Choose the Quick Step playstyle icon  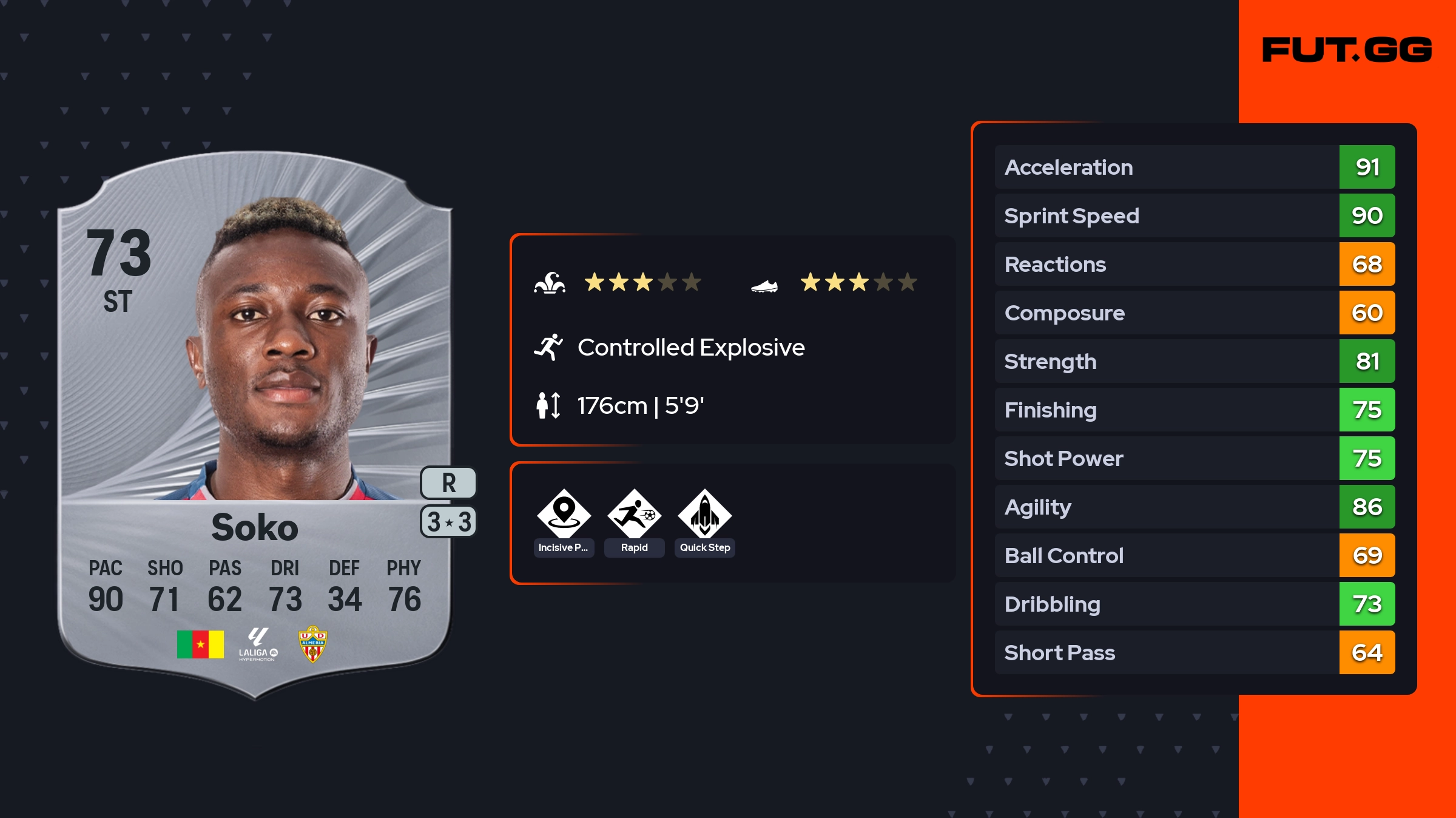[704, 514]
